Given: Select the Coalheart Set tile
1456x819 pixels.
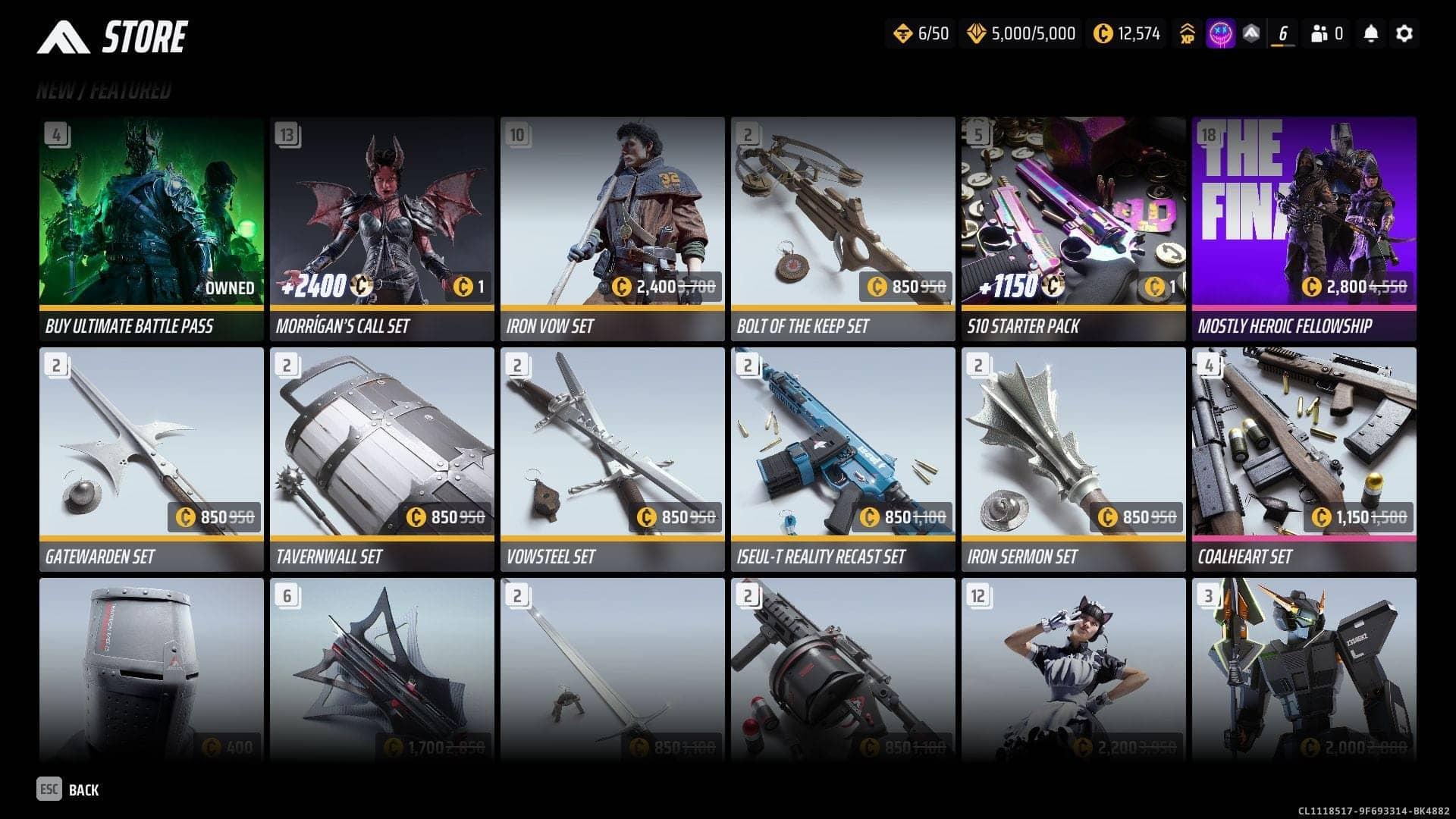Looking at the screenshot, I should click(1303, 455).
